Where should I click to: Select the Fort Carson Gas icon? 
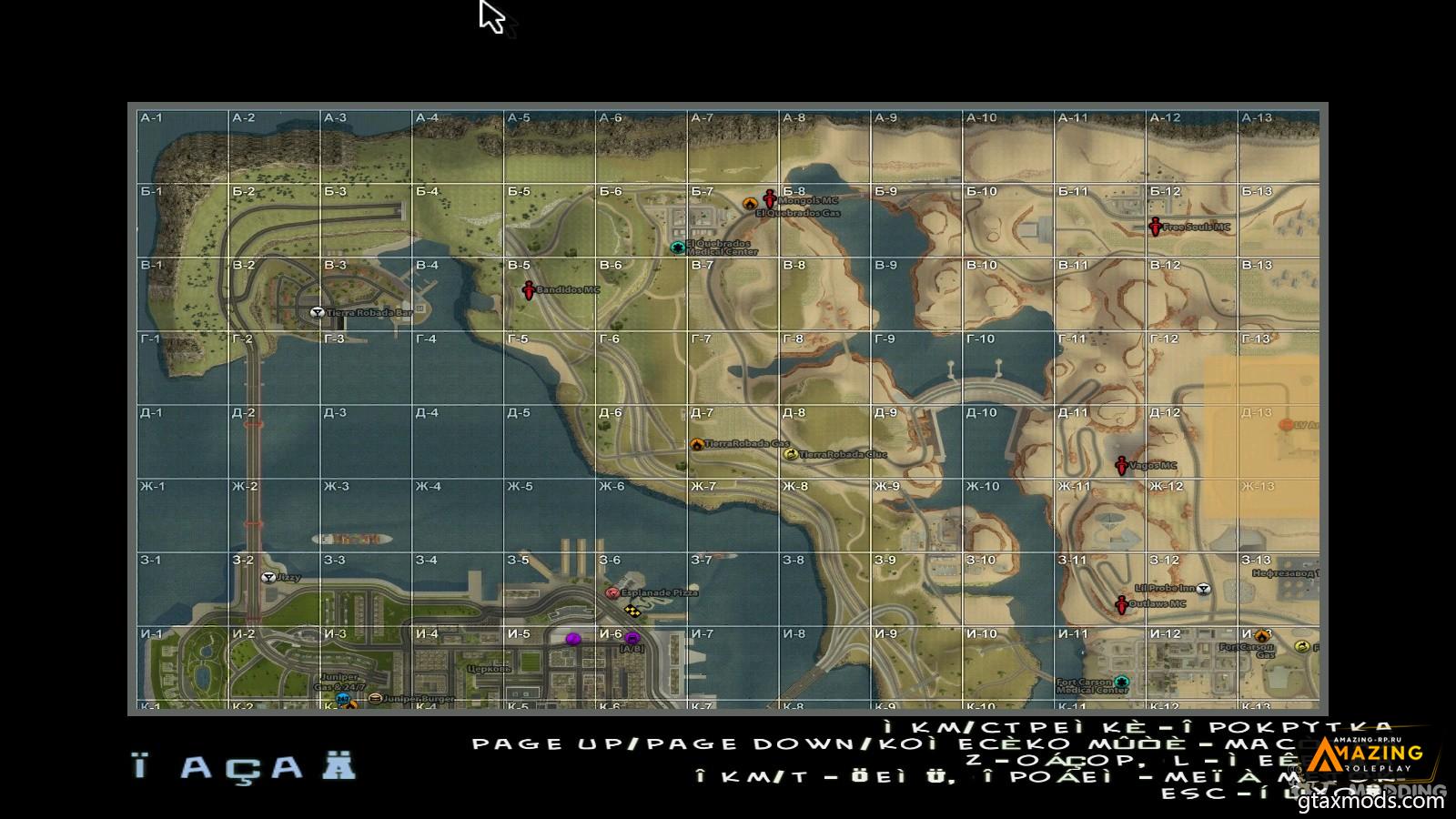point(1261,636)
